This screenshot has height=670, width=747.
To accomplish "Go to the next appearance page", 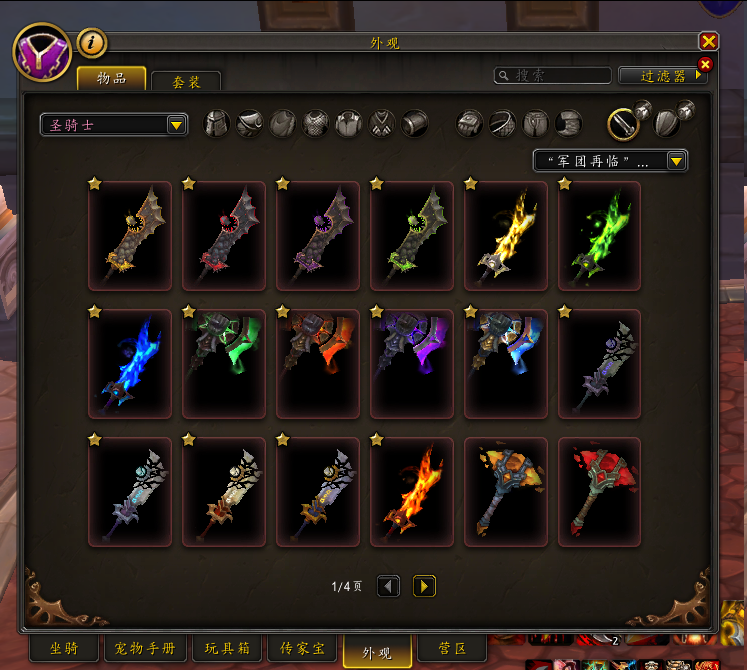I will (424, 586).
